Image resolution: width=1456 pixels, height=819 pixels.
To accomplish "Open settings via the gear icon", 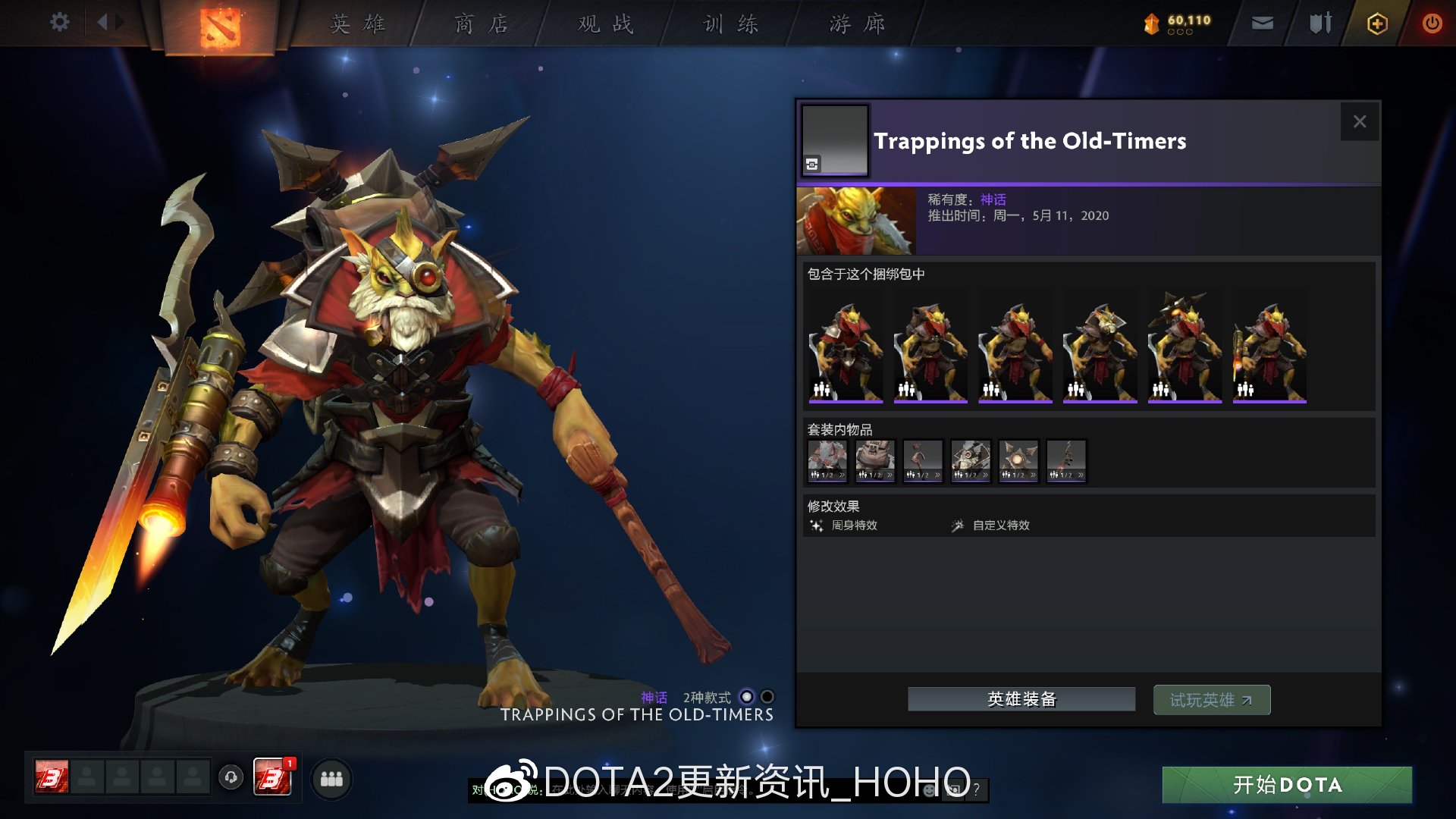I will (59, 22).
